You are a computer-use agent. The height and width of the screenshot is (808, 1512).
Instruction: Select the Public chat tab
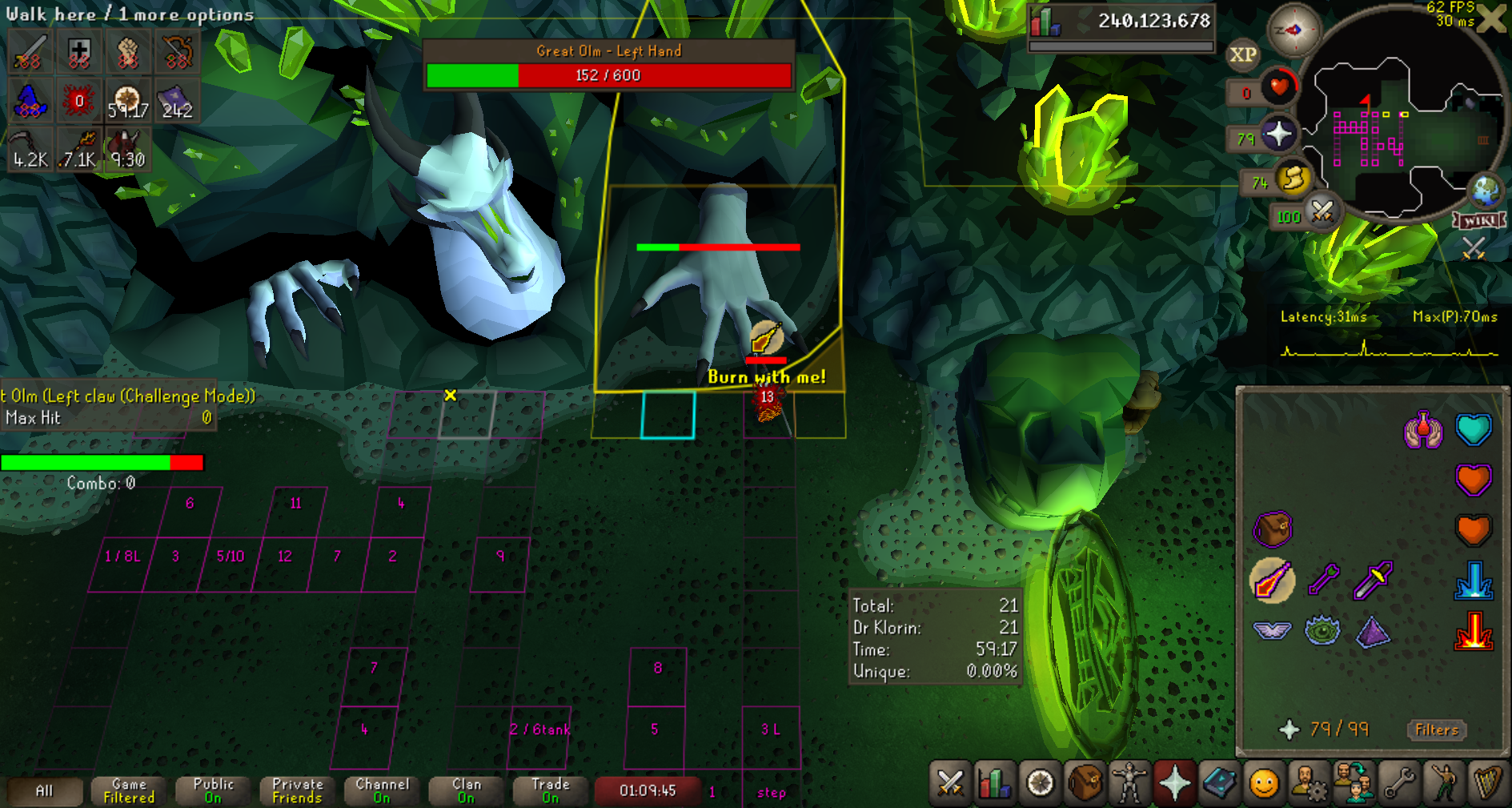pyautogui.click(x=213, y=790)
